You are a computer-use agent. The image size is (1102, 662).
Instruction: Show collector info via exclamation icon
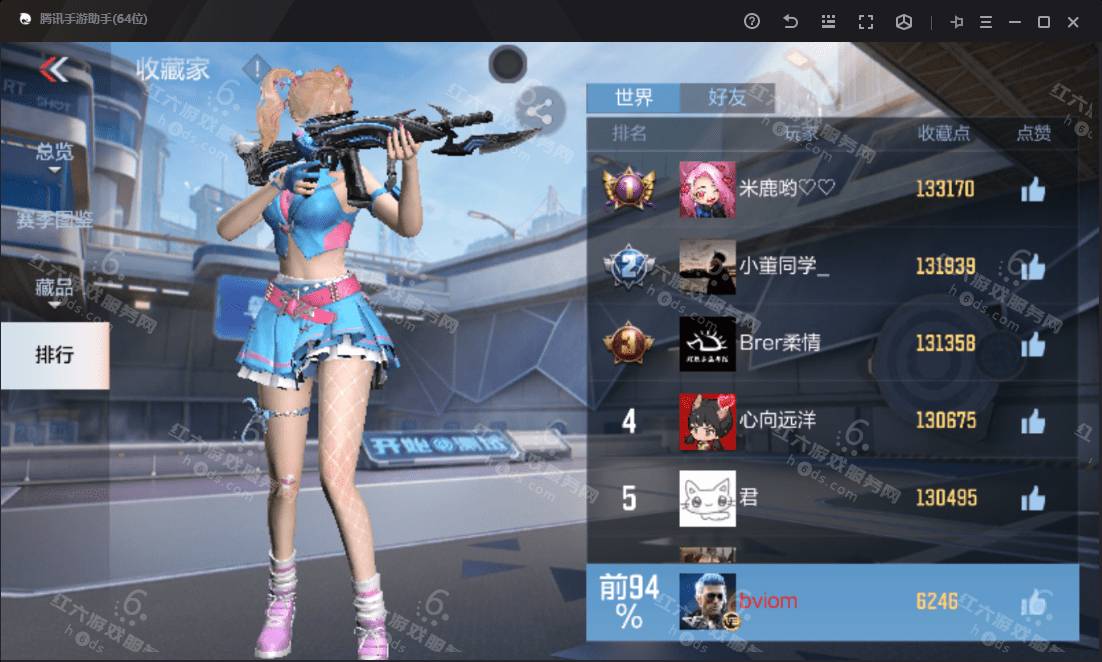click(x=258, y=69)
